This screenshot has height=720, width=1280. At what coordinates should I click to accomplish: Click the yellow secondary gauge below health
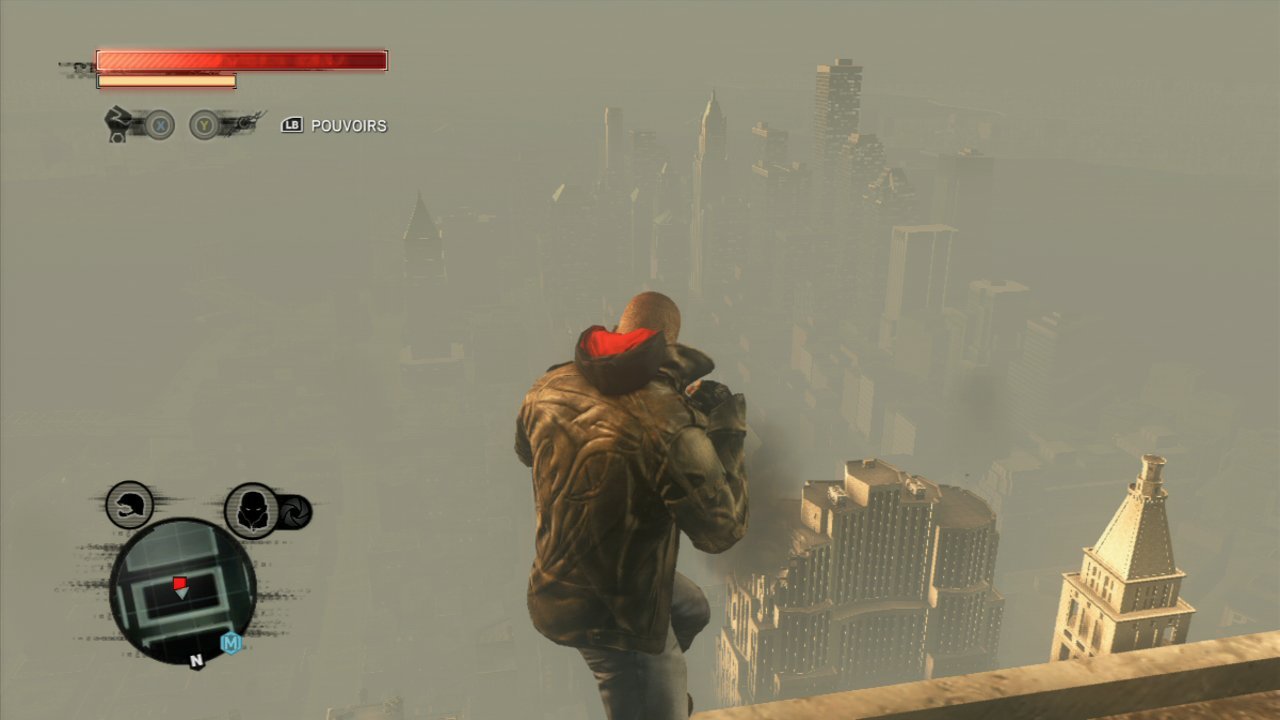point(165,78)
